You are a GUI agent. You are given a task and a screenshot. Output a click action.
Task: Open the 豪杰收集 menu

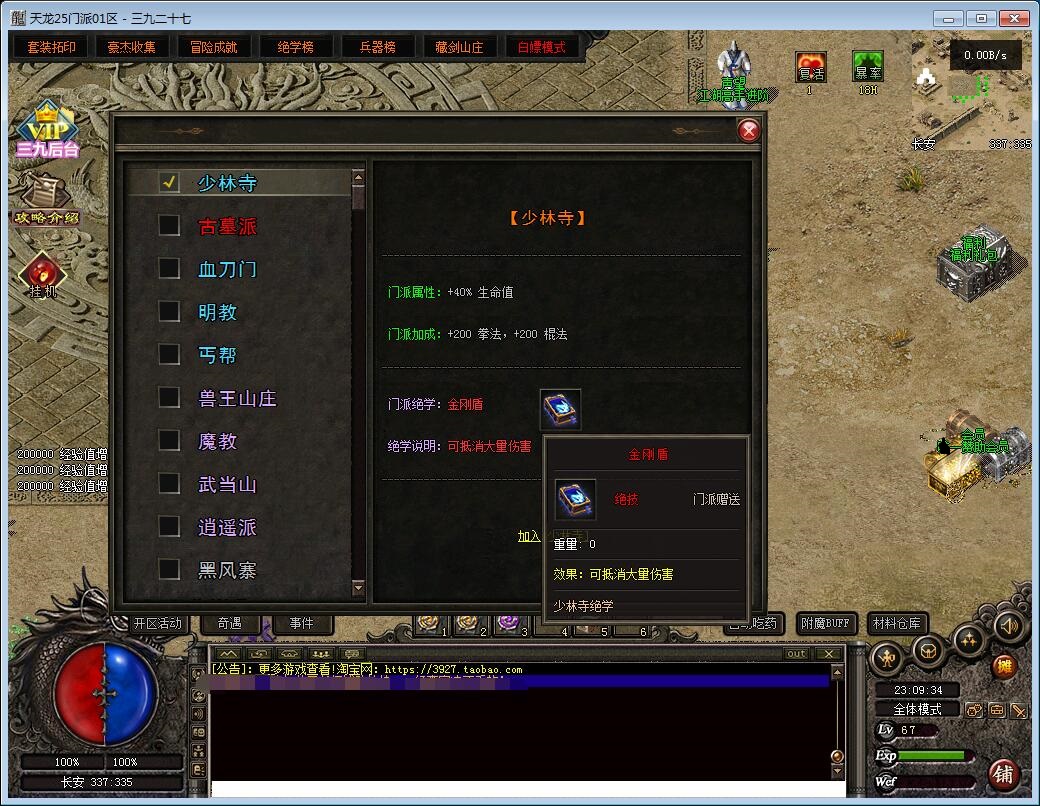coord(132,47)
